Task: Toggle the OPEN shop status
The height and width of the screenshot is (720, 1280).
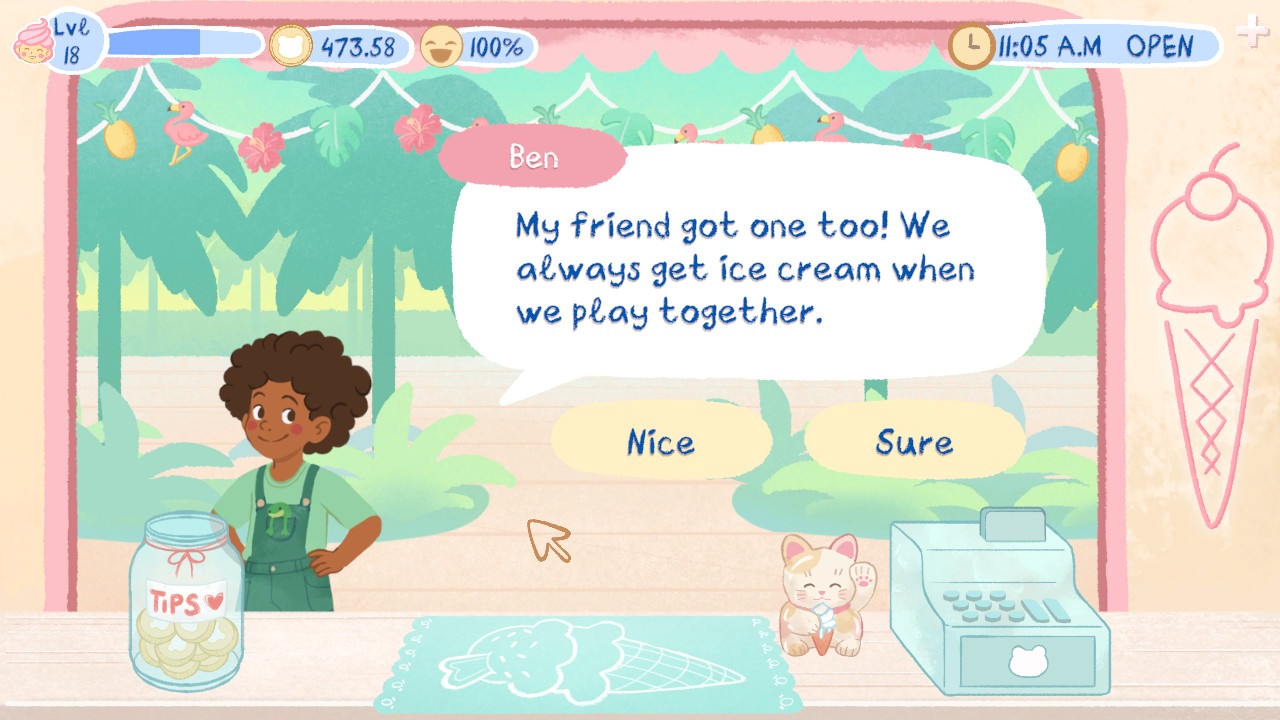Action: click(1161, 46)
